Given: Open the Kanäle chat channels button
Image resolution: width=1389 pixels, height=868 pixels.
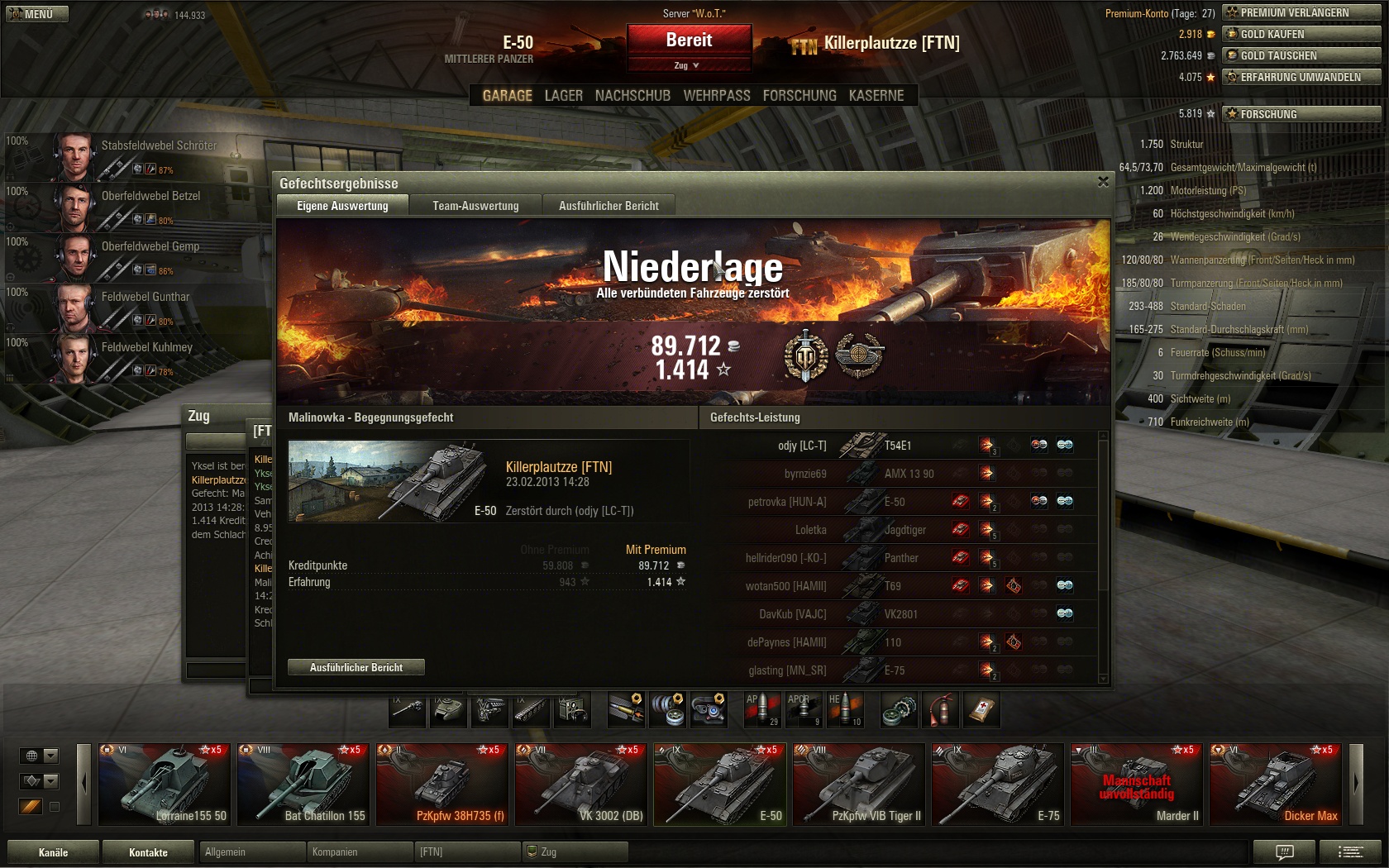Looking at the screenshot, I should click(53, 852).
